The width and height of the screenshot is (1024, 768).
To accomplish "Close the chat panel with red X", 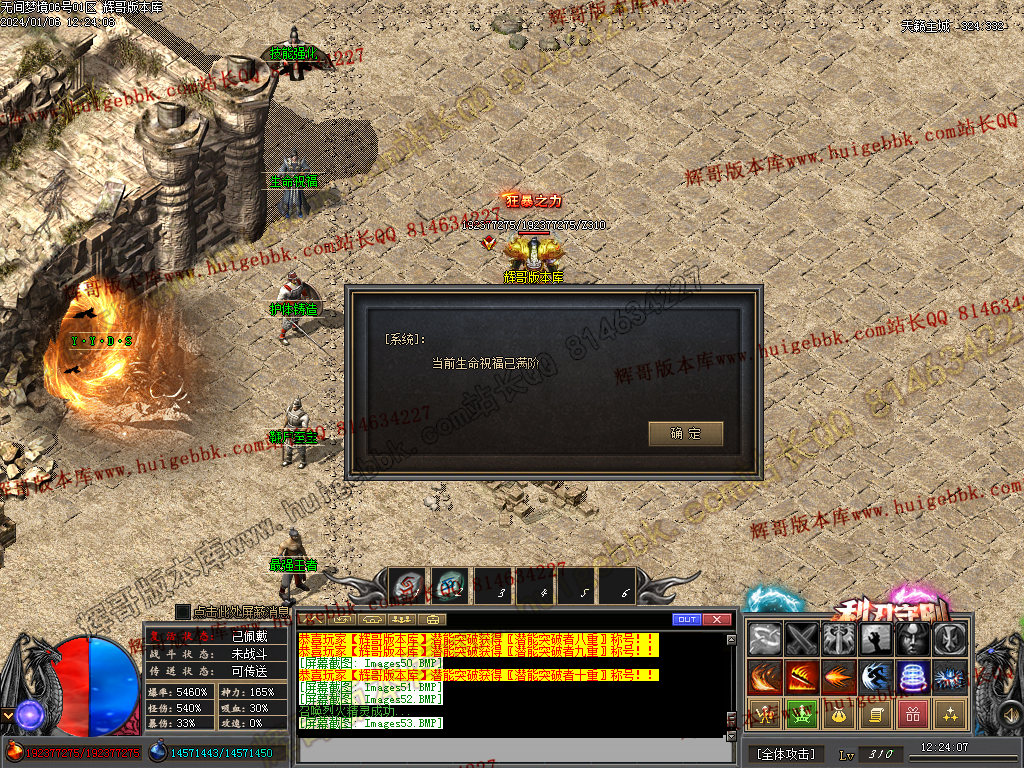I will (717, 620).
